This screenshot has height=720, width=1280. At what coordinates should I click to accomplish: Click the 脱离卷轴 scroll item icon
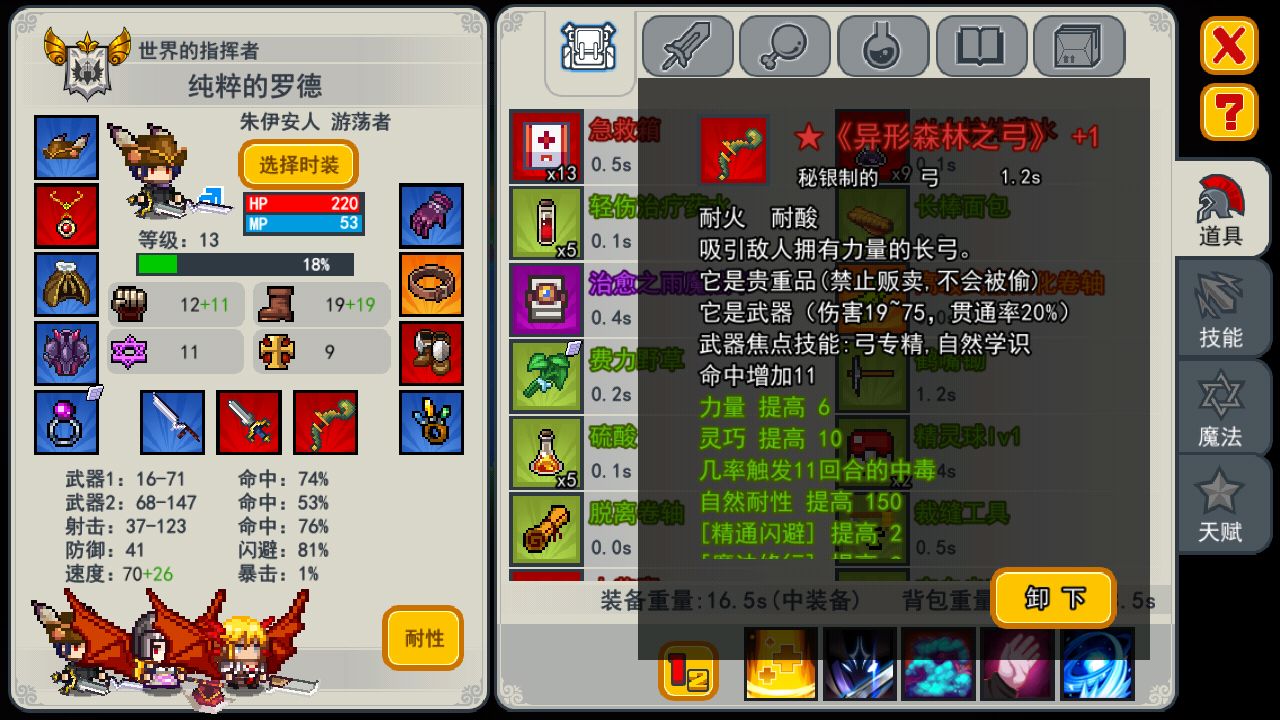[x=546, y=528]
